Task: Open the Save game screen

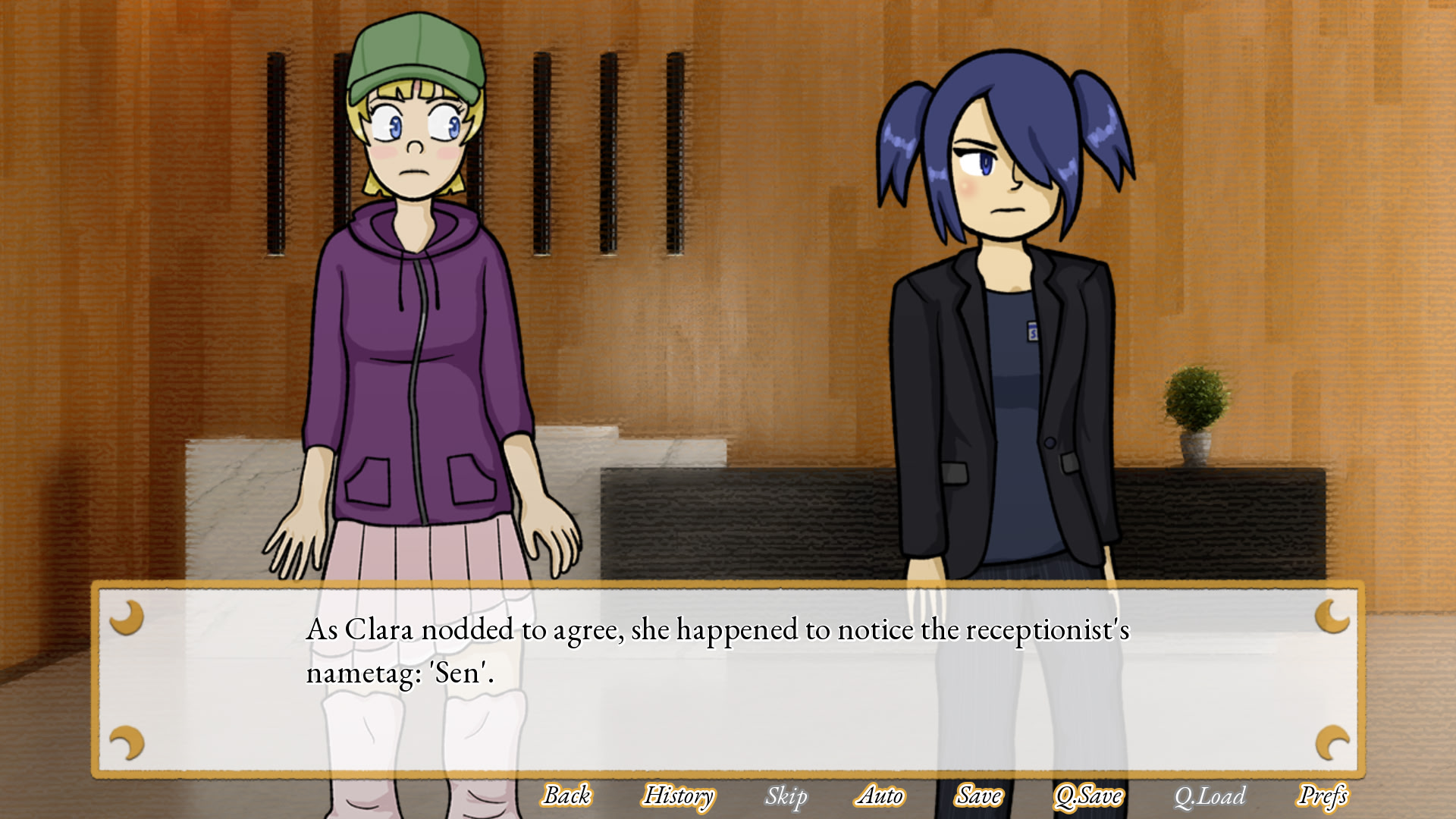Action: (x=979, y=795)
